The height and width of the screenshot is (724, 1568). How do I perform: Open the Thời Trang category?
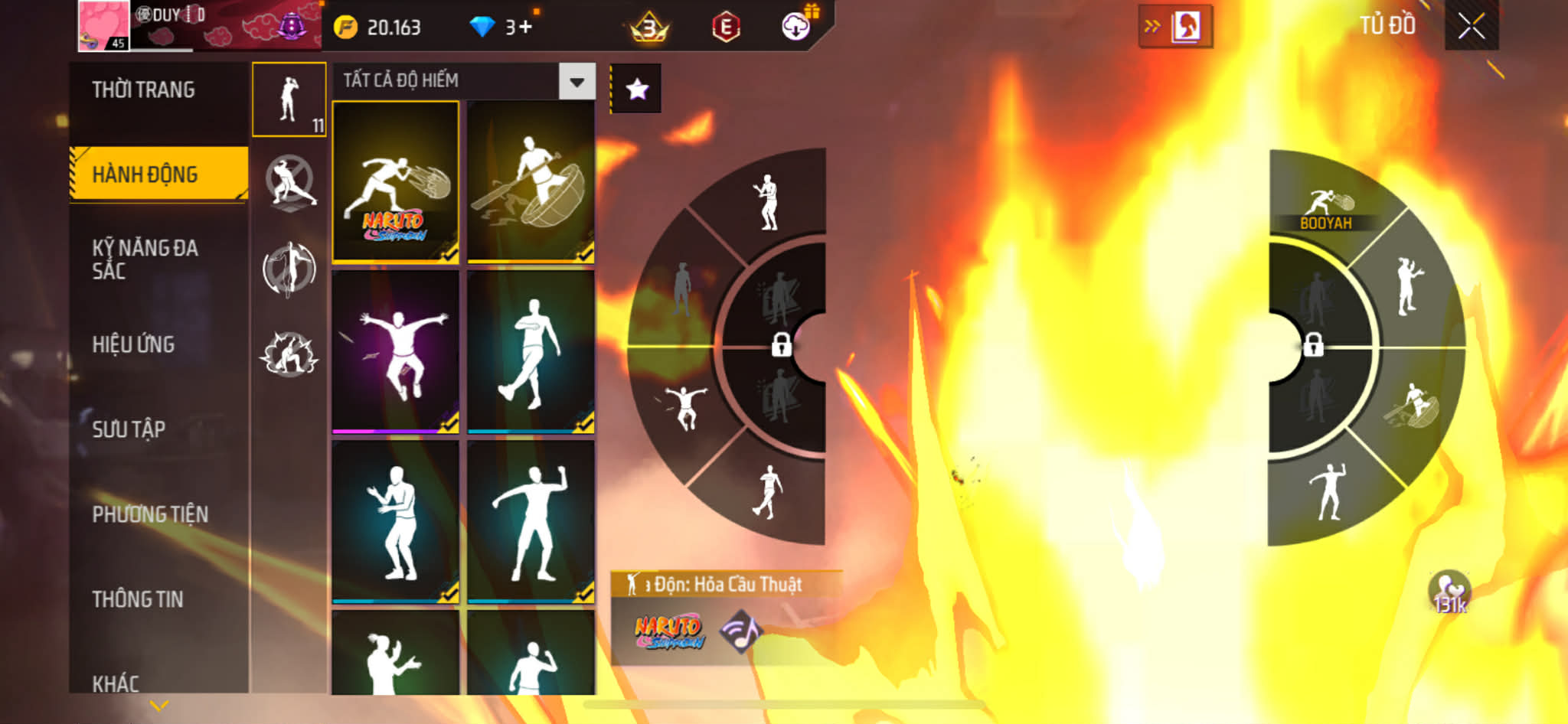pos(143,90)
